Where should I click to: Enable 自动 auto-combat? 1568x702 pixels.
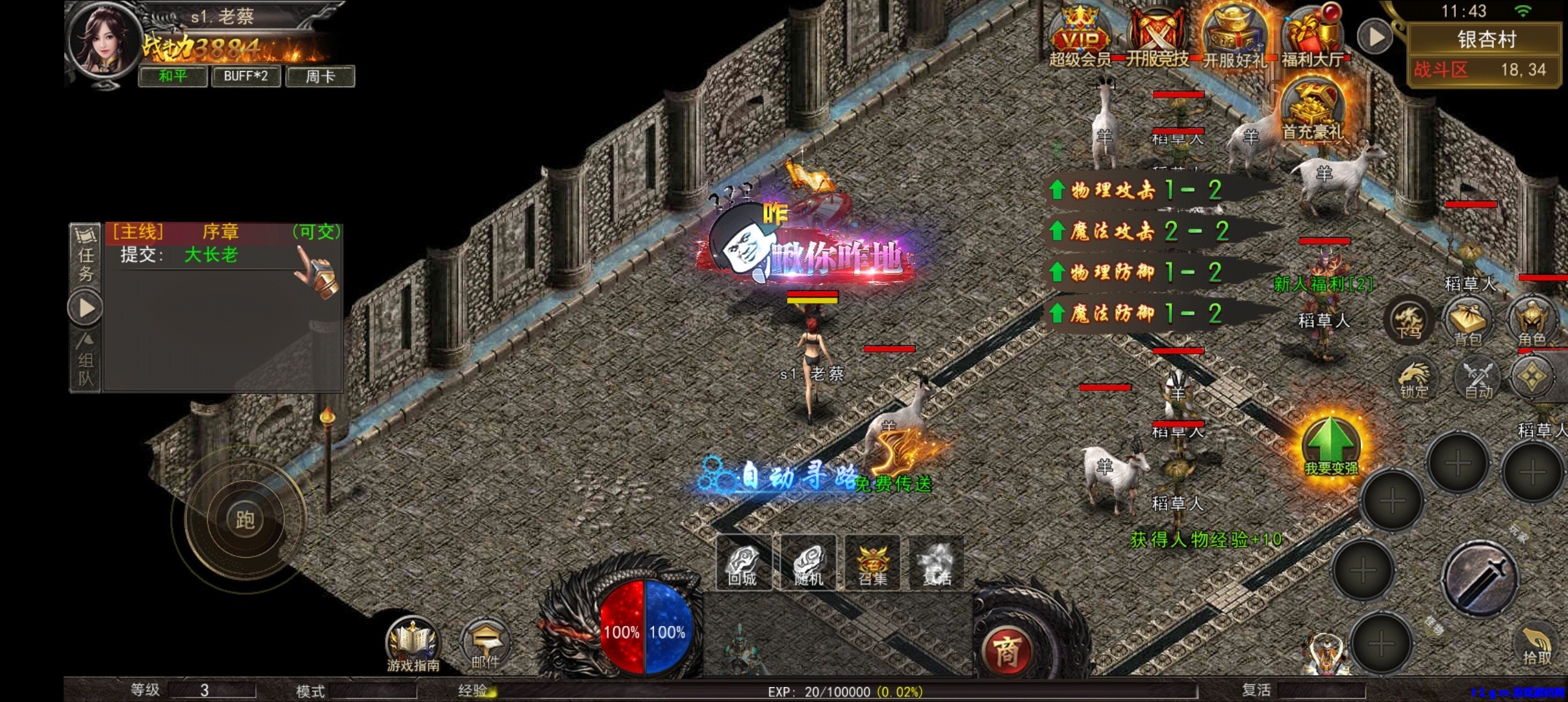click(x=1478, y=379)
